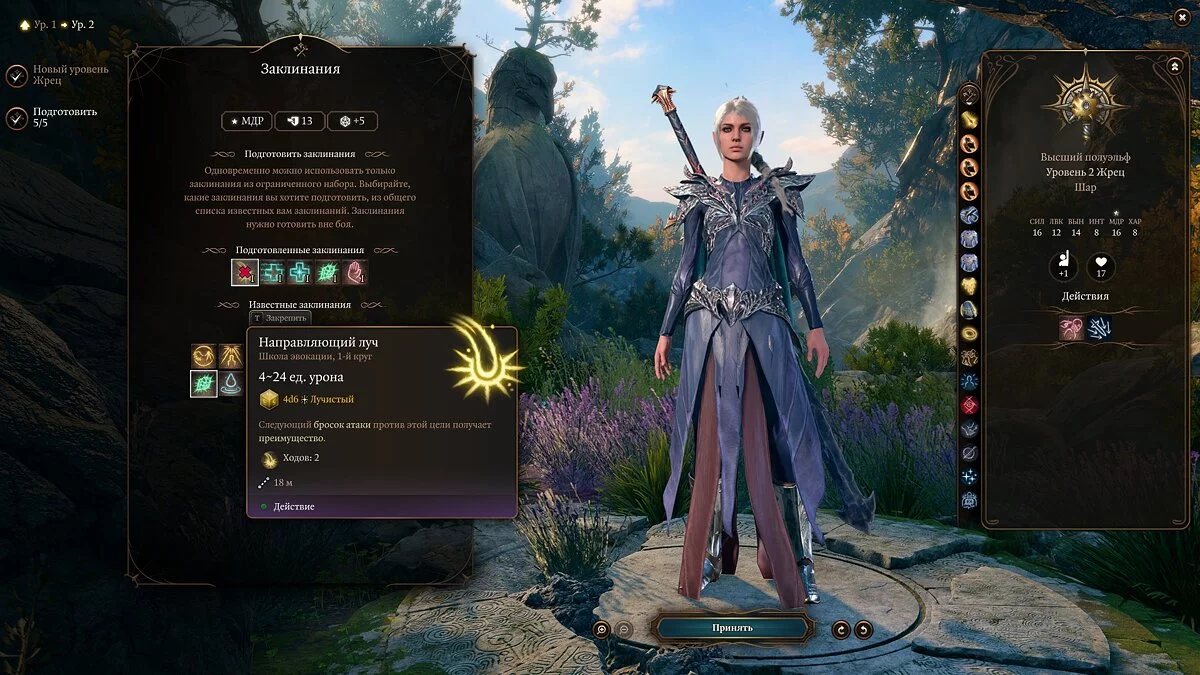
Task: Select the pink action icon under Действия
Action: point(1072,328)
